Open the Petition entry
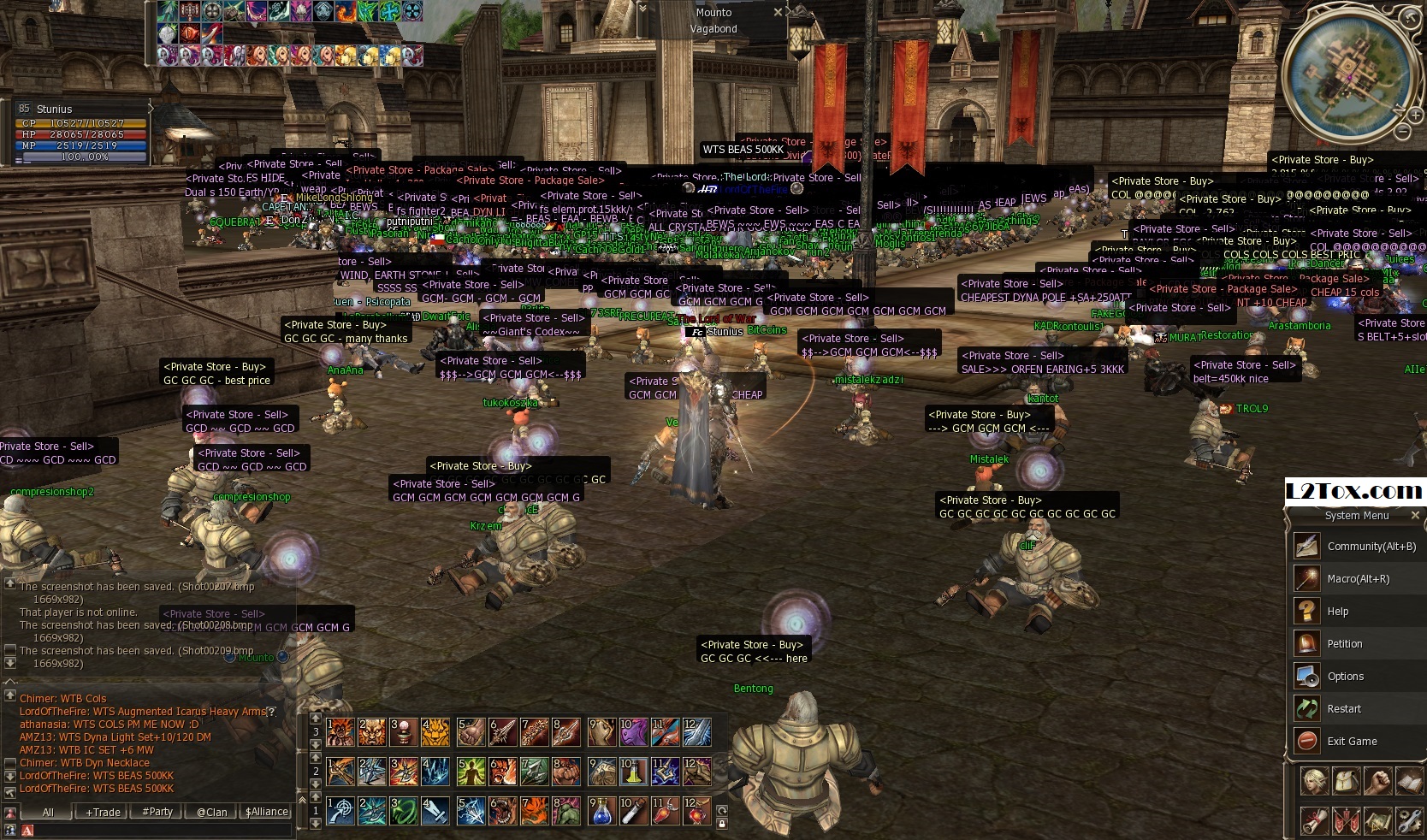Viewport: 1427px width, 840px height. (x=1345, y=644)
